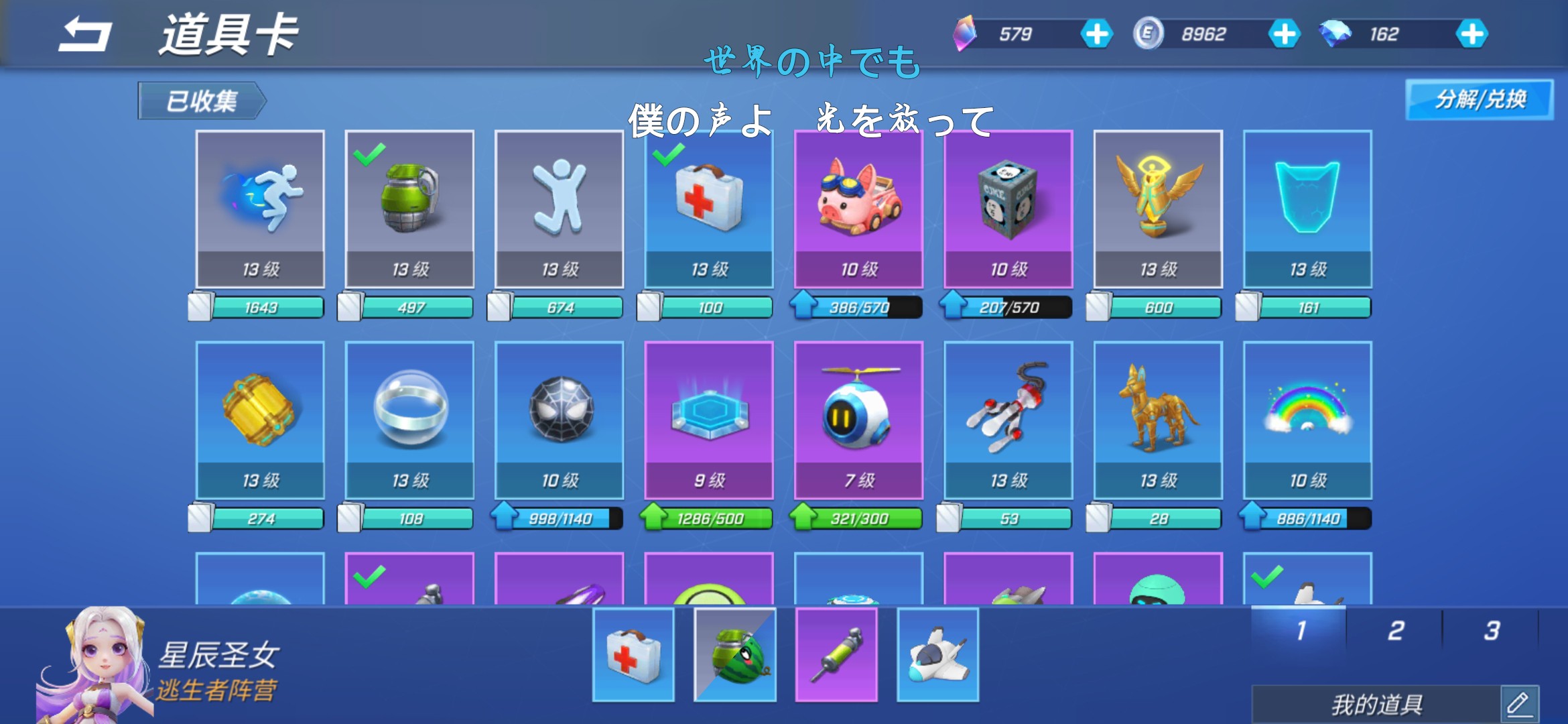This screenshot has width=1568, height=724.
Task: Select the golden barrel card
Action: click(260, 420)
